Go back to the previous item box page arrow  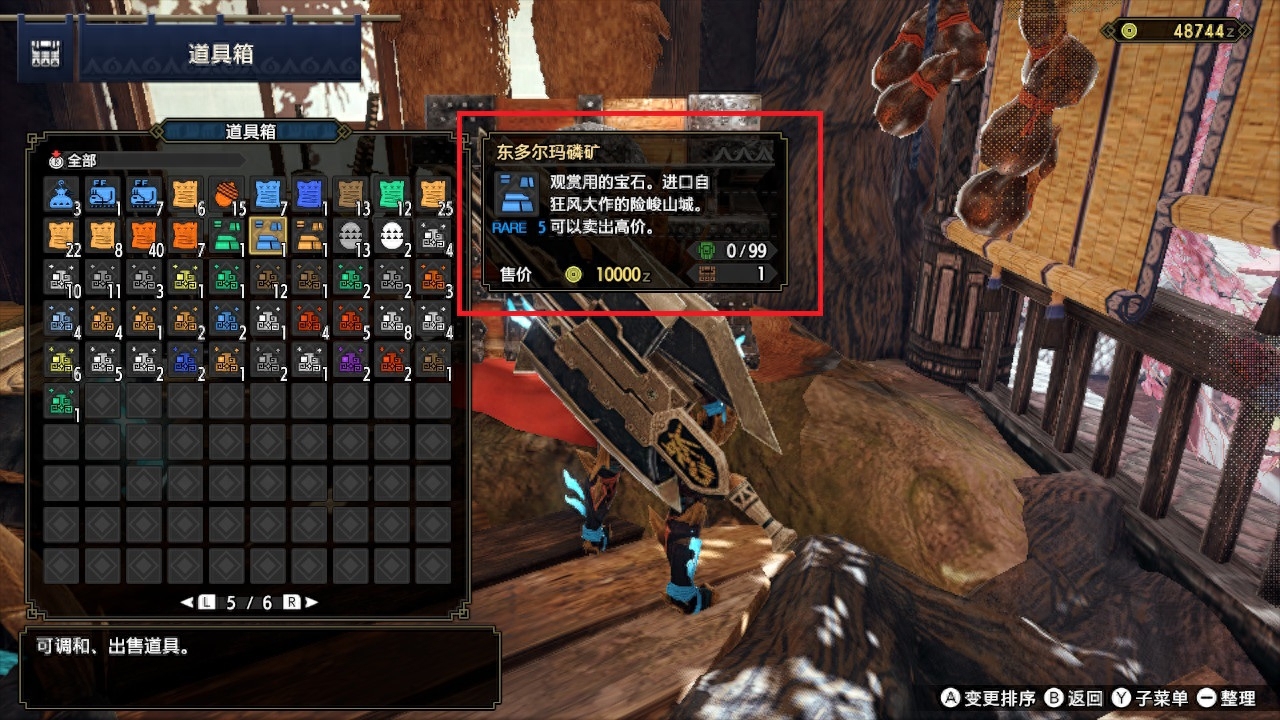187,602
